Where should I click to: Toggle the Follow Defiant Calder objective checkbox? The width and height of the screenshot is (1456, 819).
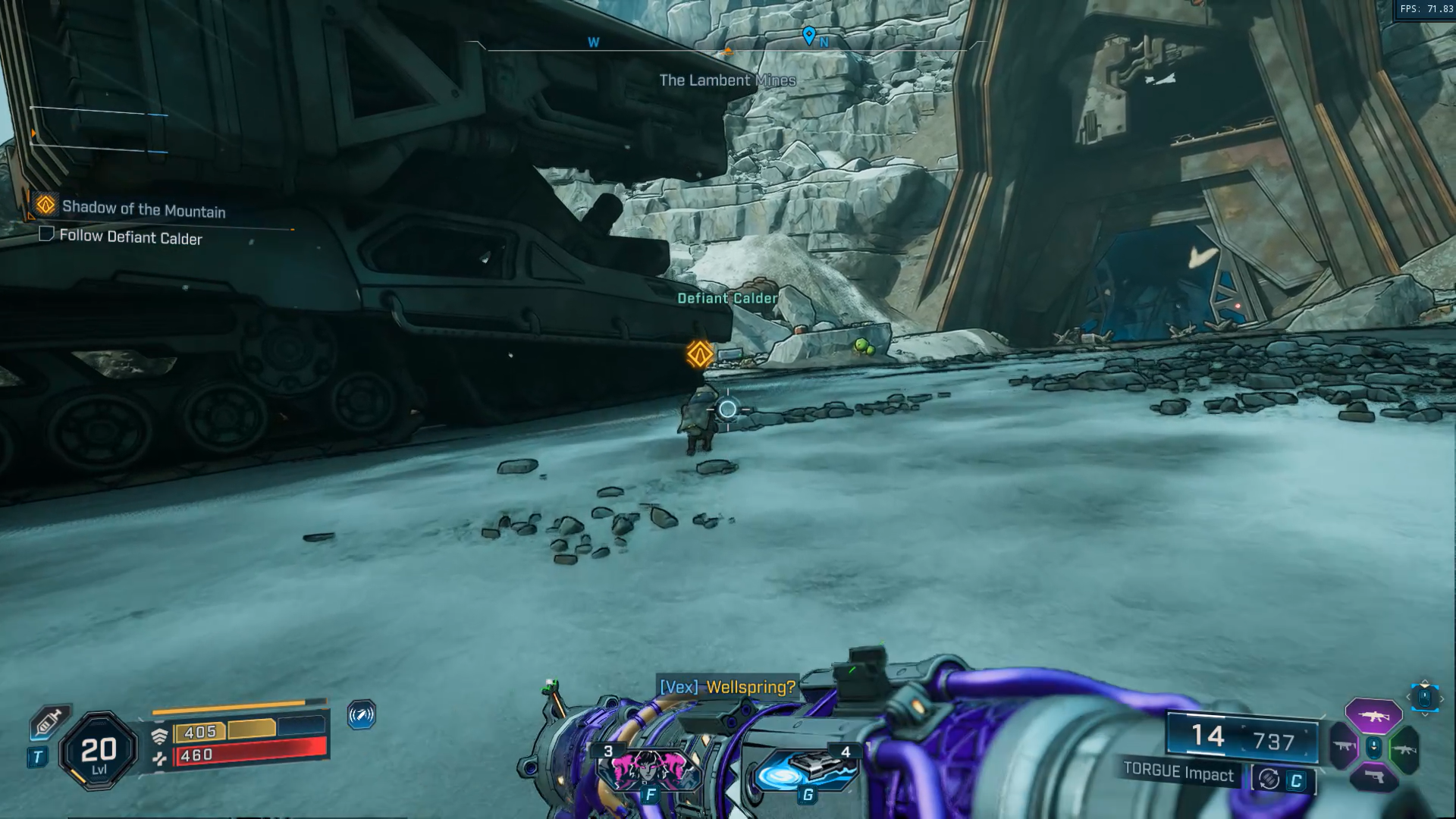pyautogui.click(x=46, y=234)
